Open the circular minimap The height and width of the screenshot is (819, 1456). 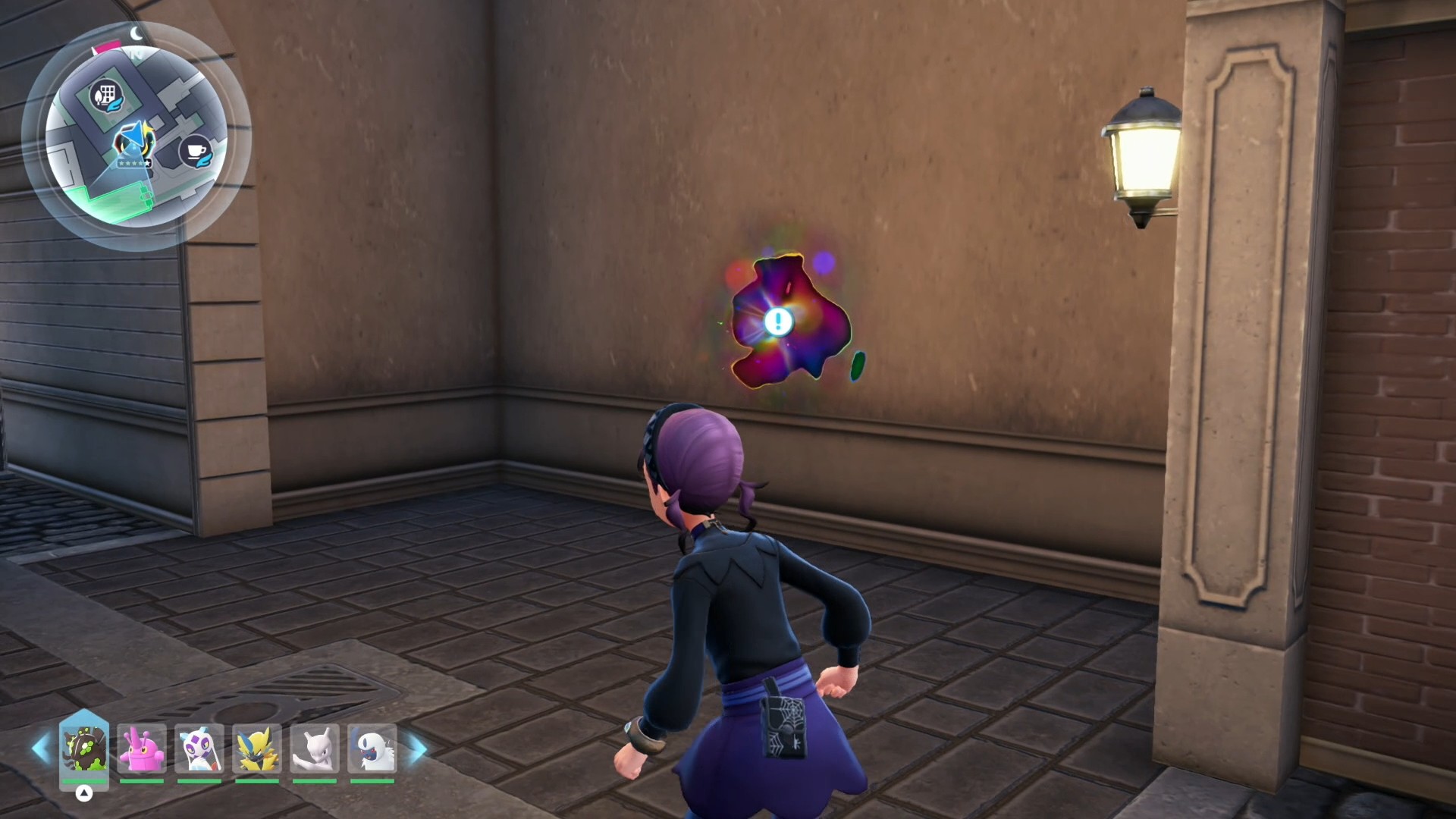136,136
